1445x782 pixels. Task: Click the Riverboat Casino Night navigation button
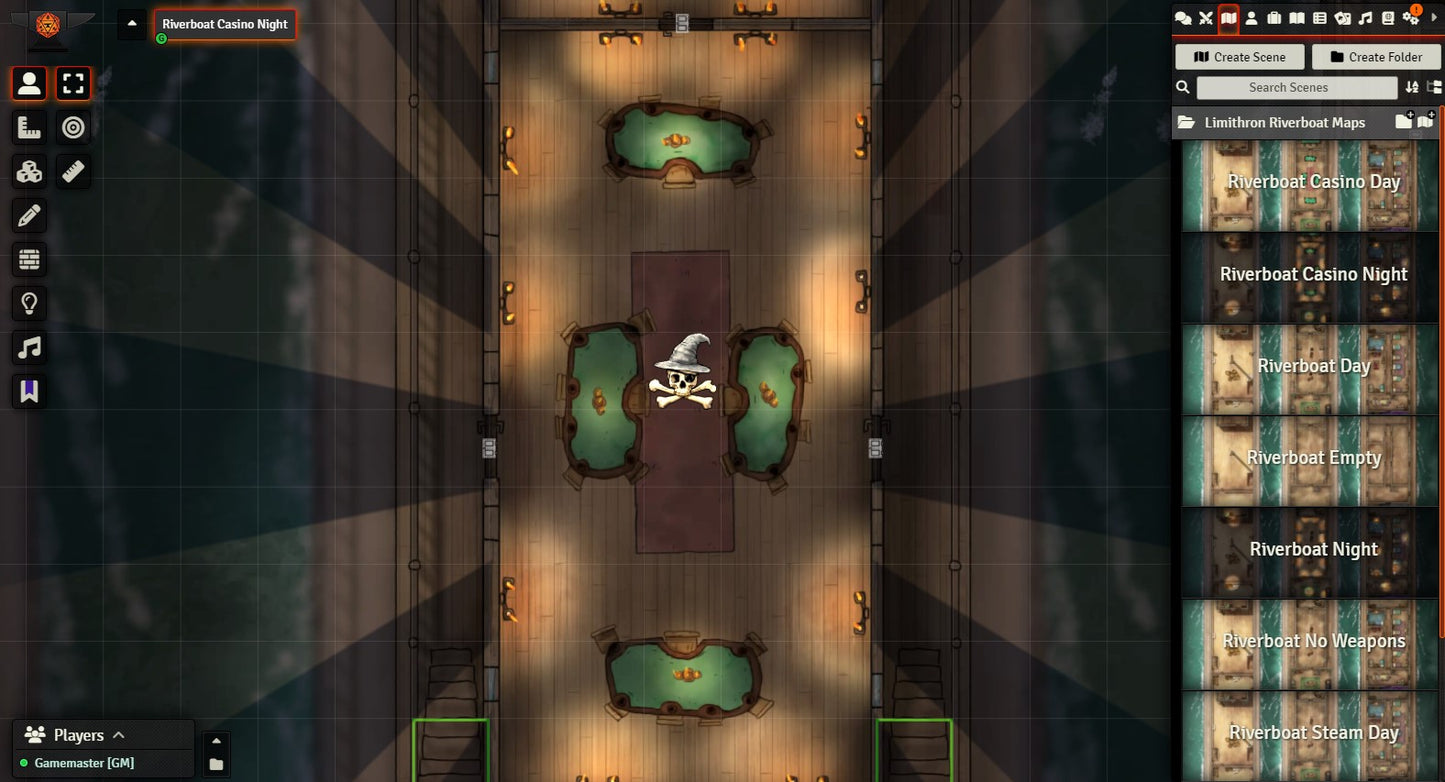click(225, 25)
